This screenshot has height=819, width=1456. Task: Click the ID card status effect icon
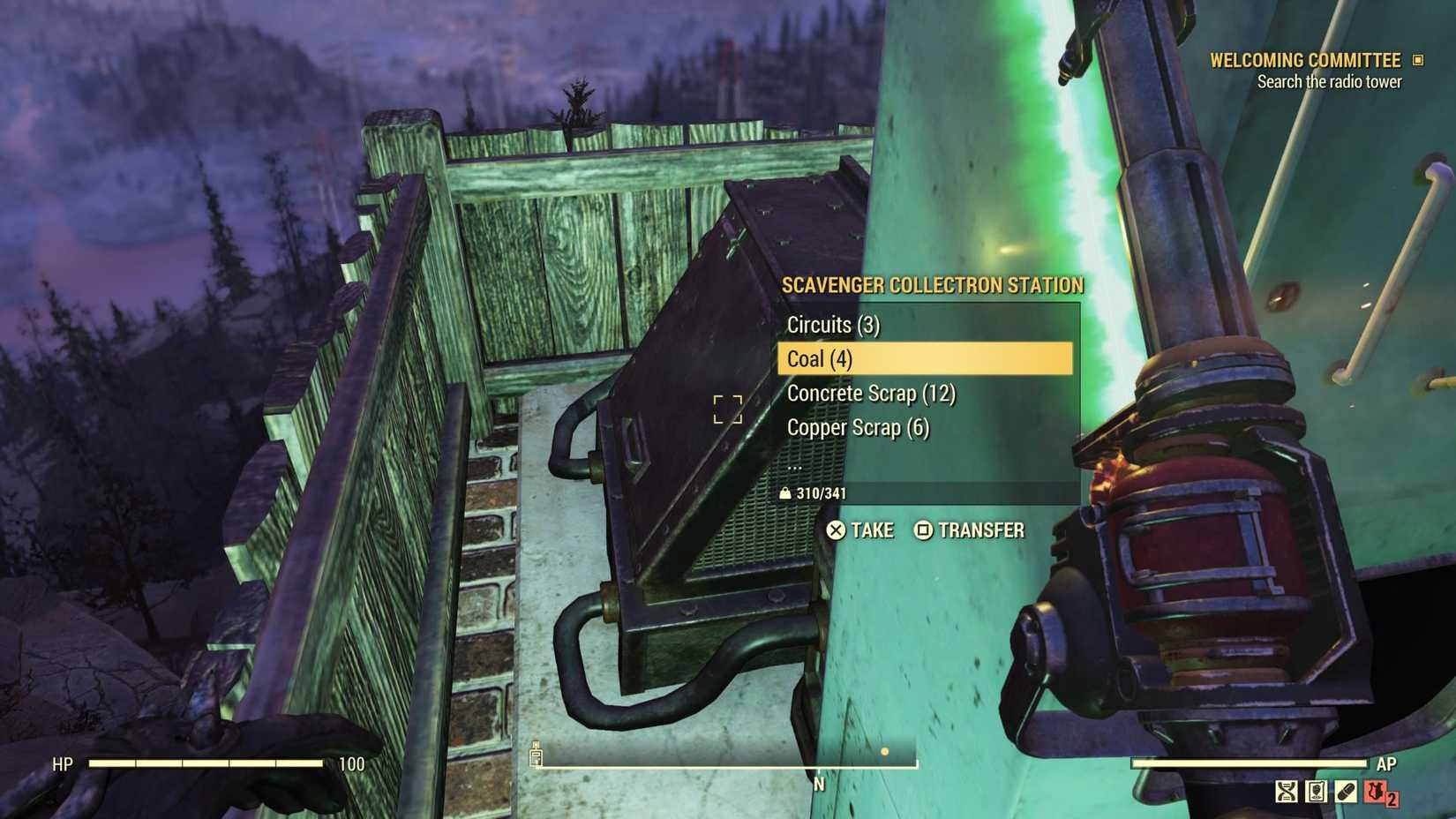1316,791
